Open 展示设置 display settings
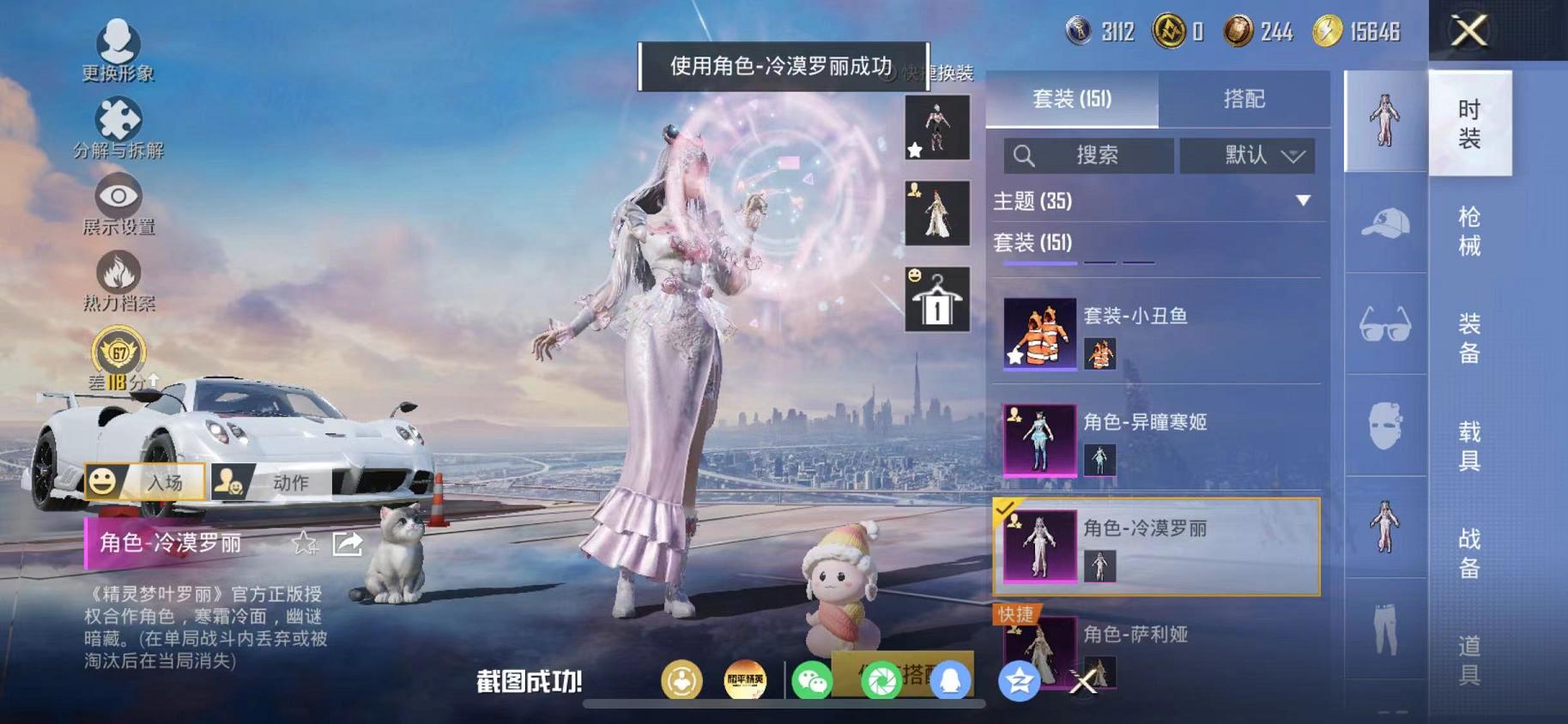The height and width of the screenshot is (724, 1568). pos(118,196)
